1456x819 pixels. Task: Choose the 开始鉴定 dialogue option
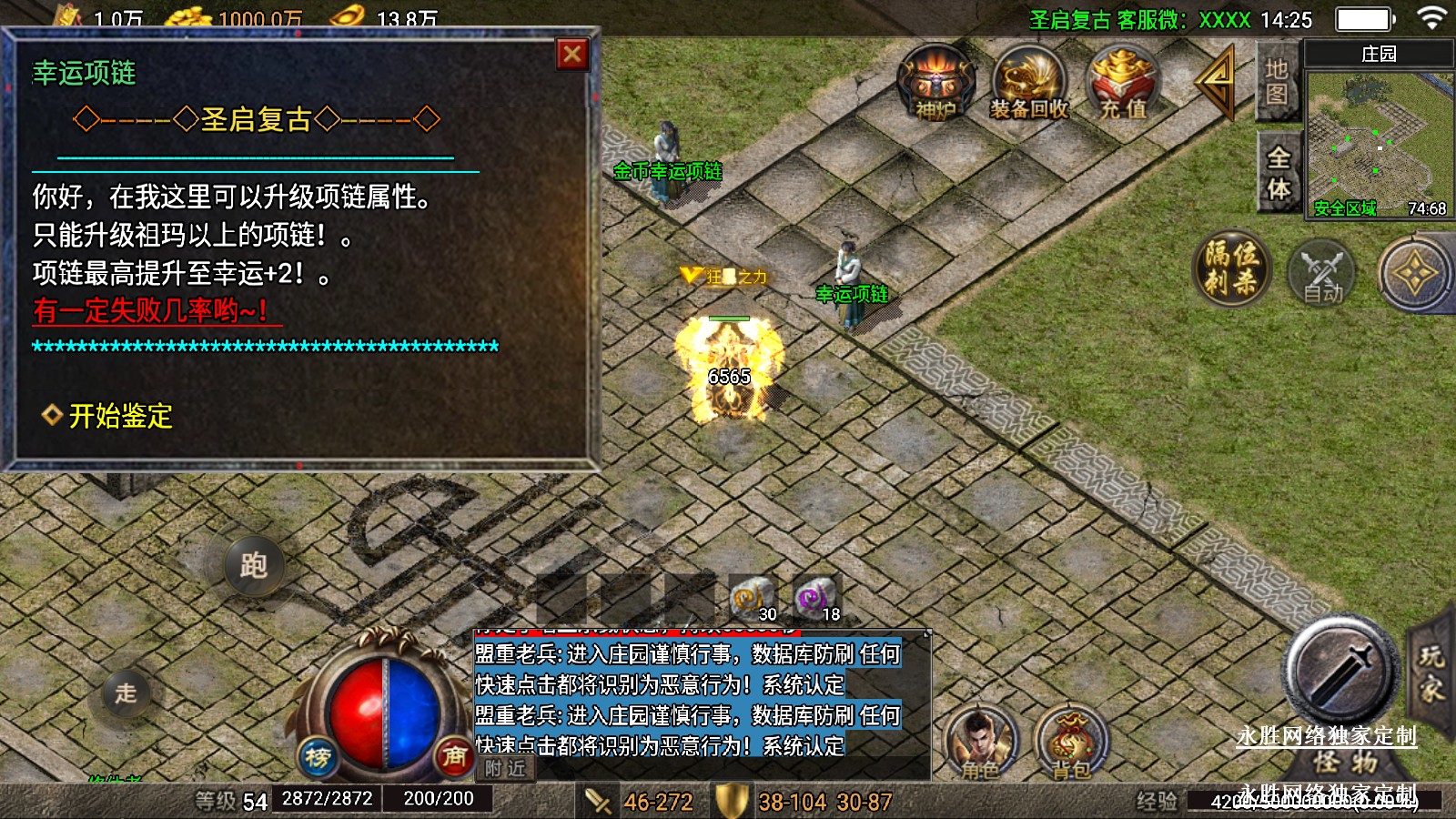pyautogui.click(x=120, y=416)
